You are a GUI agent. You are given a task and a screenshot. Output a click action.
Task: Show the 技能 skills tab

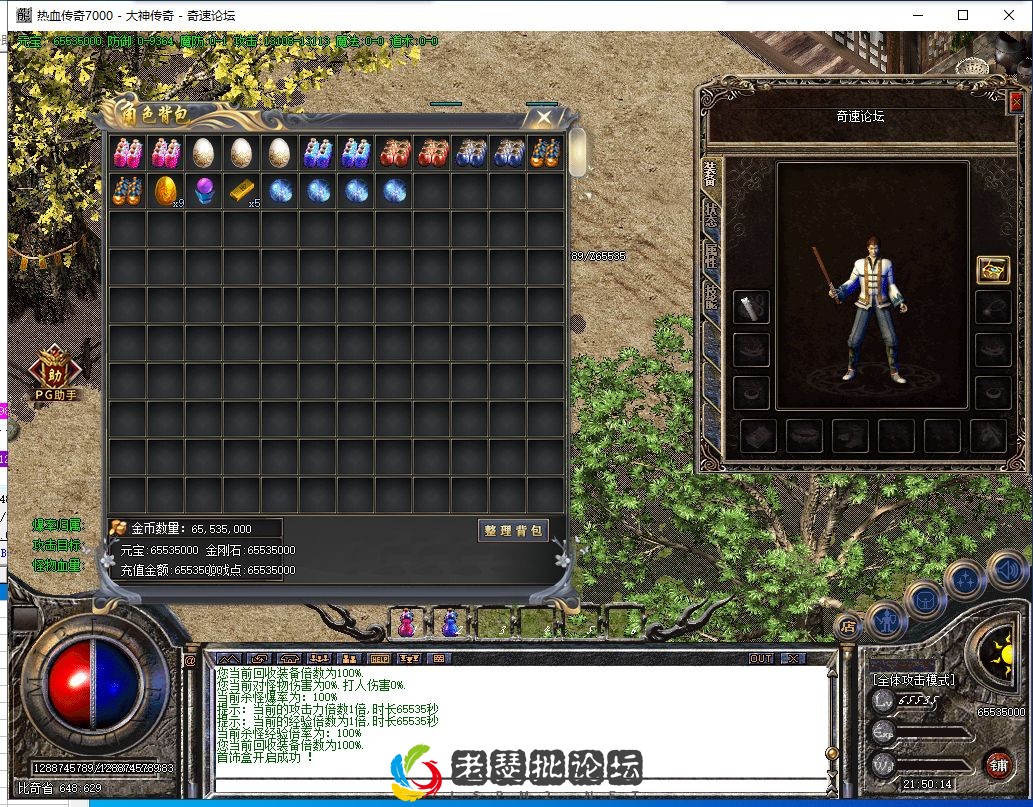coord(710,295)
